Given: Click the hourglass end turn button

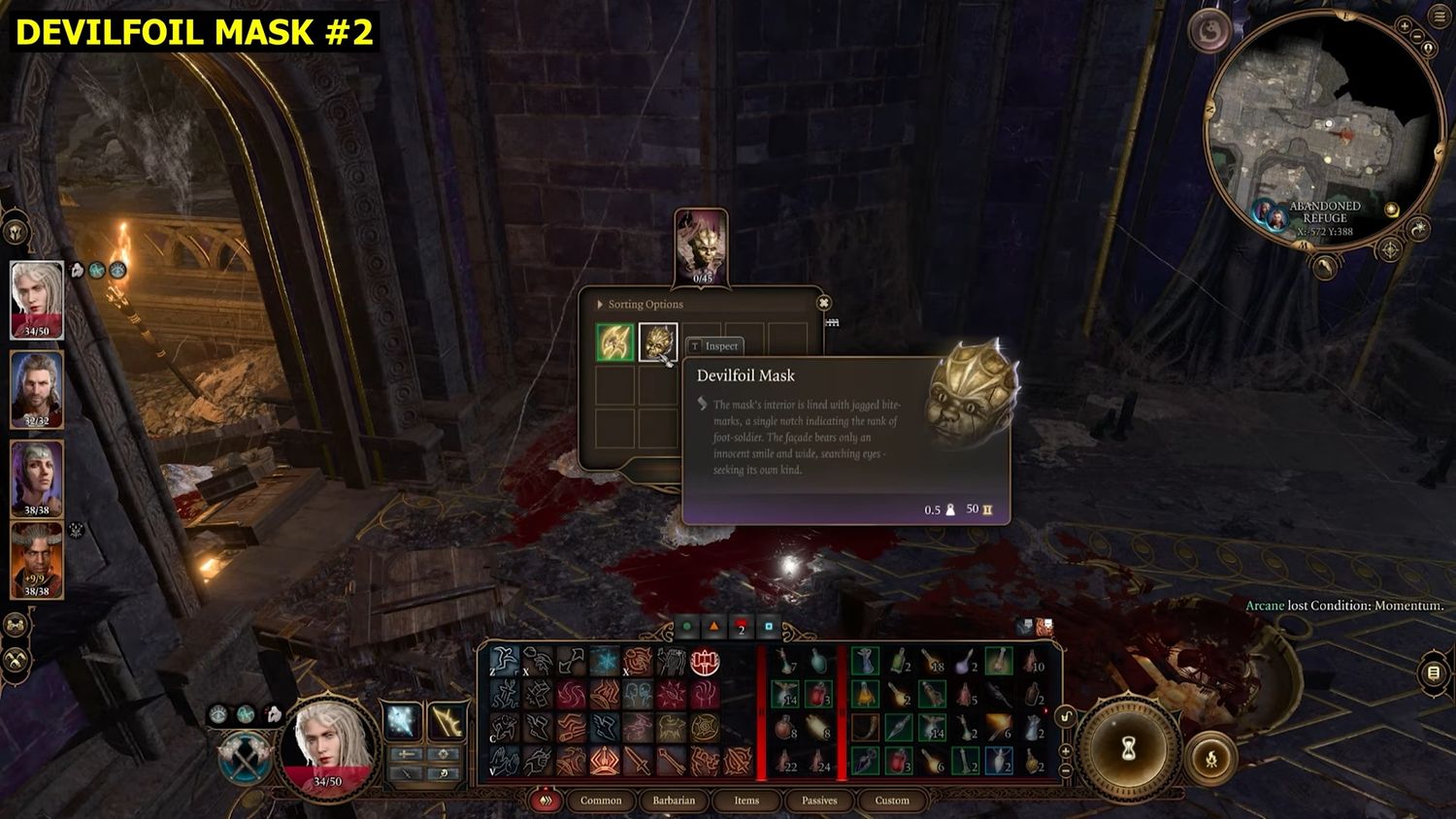Looking at the screenshot, I should click(1129, 748).
